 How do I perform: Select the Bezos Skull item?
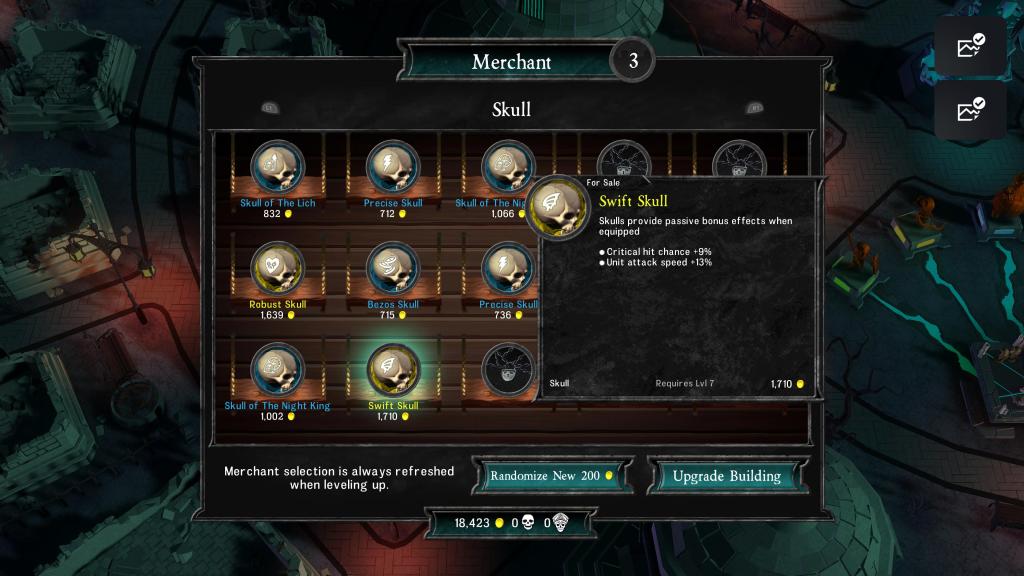click(x=393, y=268)
